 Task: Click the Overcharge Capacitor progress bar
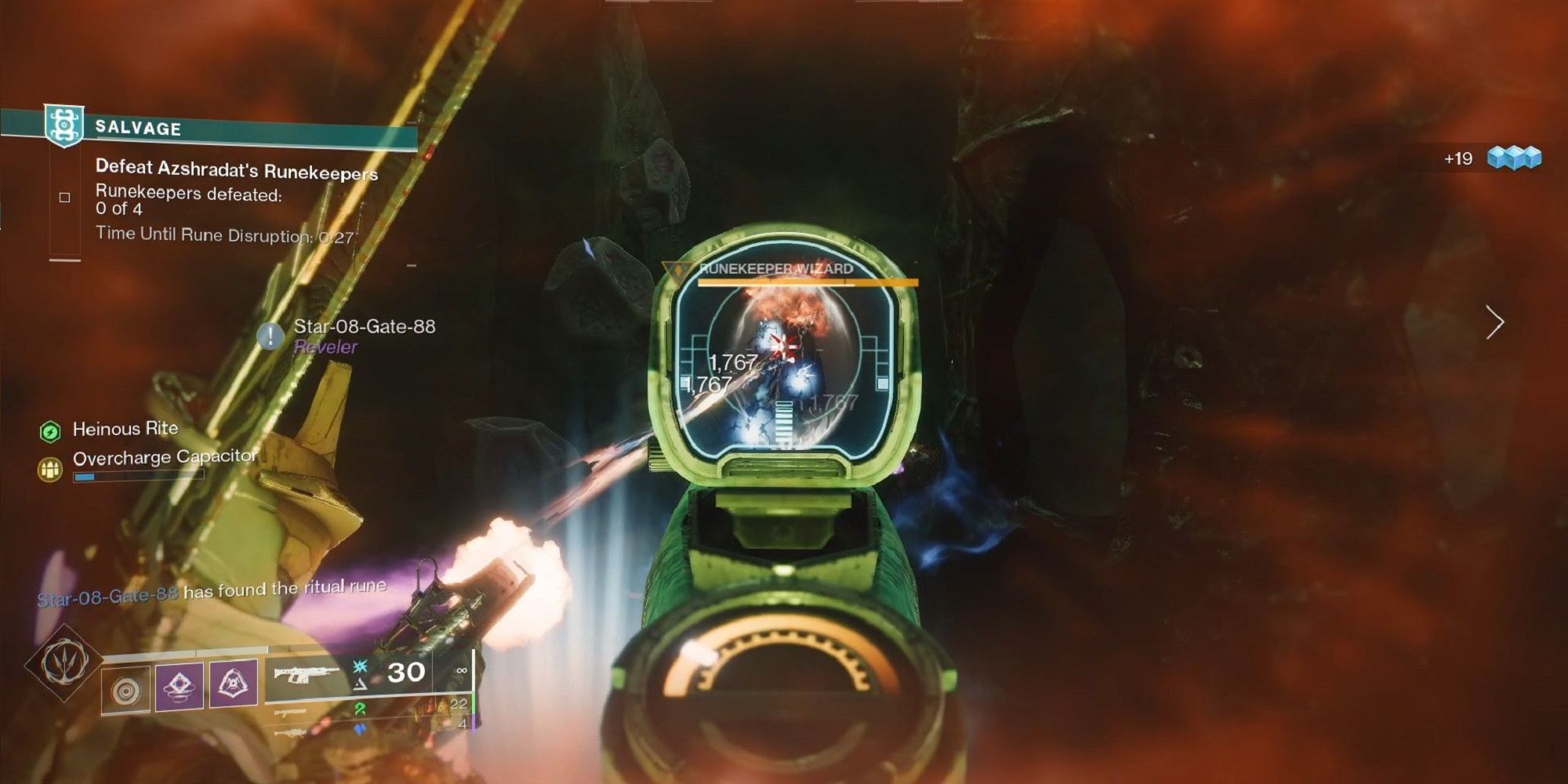pos(138,477)
